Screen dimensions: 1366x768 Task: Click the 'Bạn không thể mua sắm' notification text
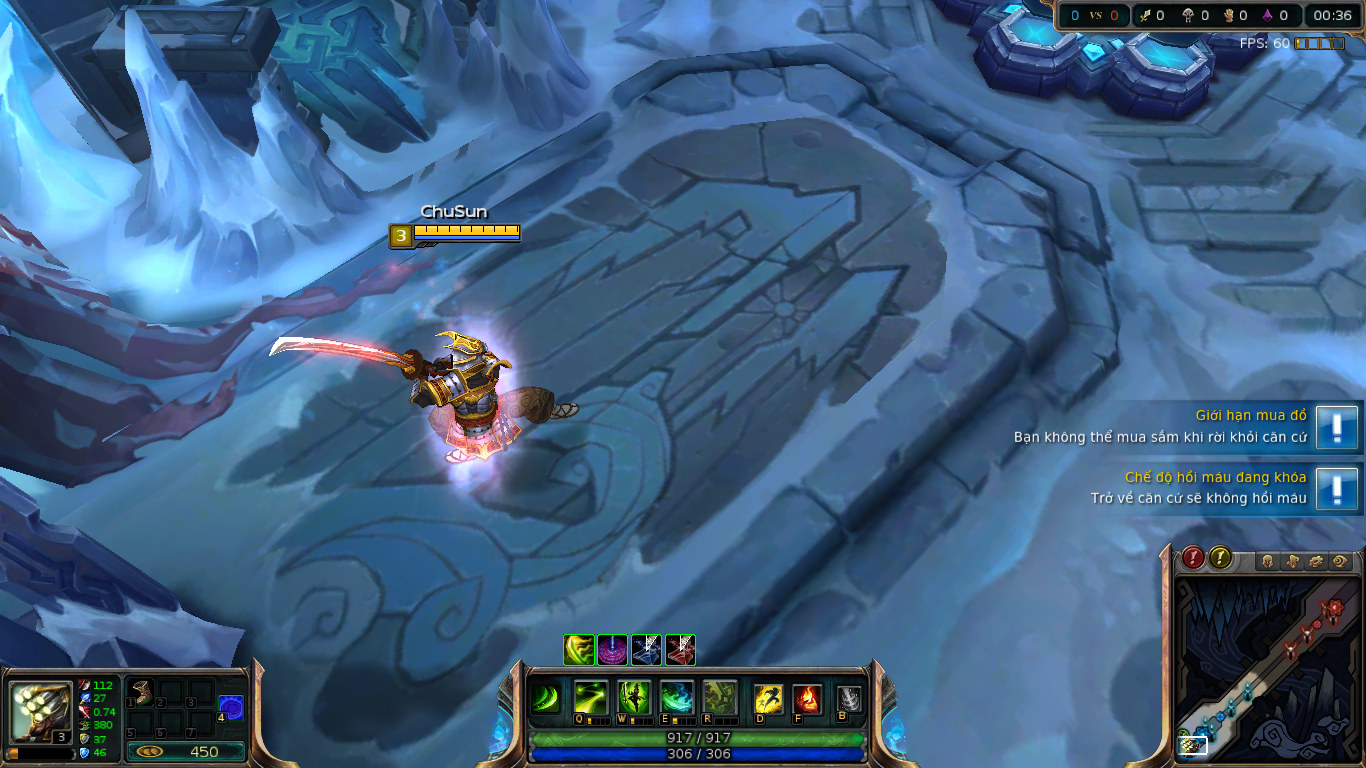pos(1160,437)
